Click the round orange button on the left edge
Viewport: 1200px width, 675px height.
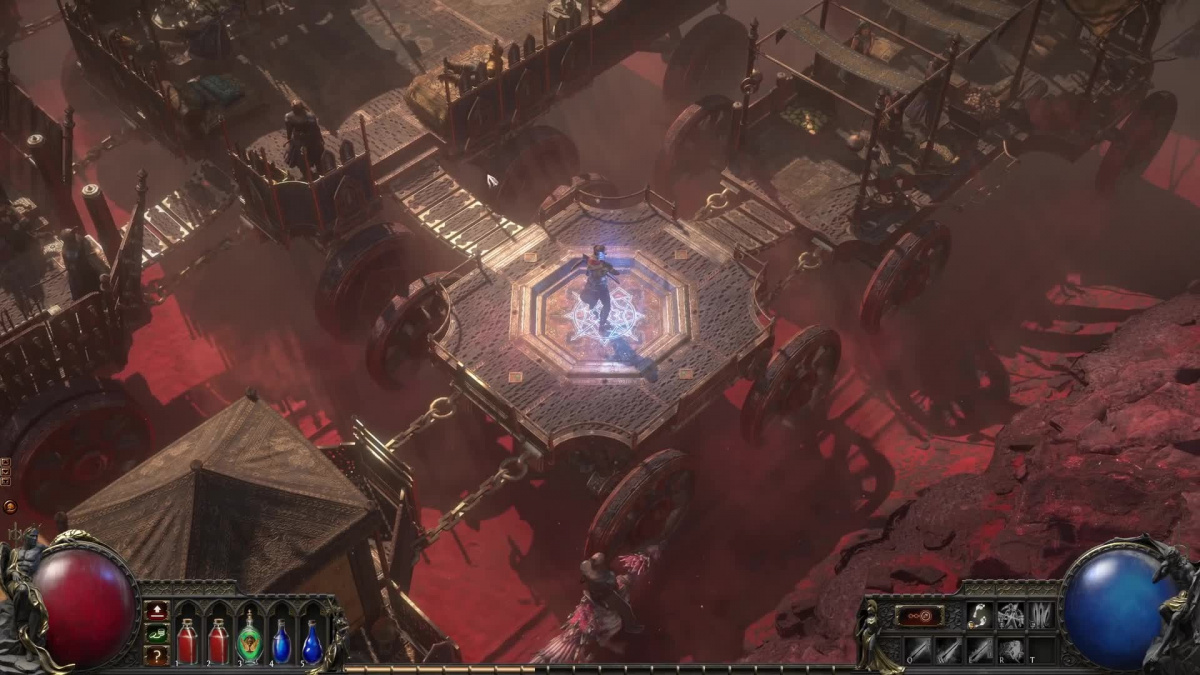(x=9, y=506)
